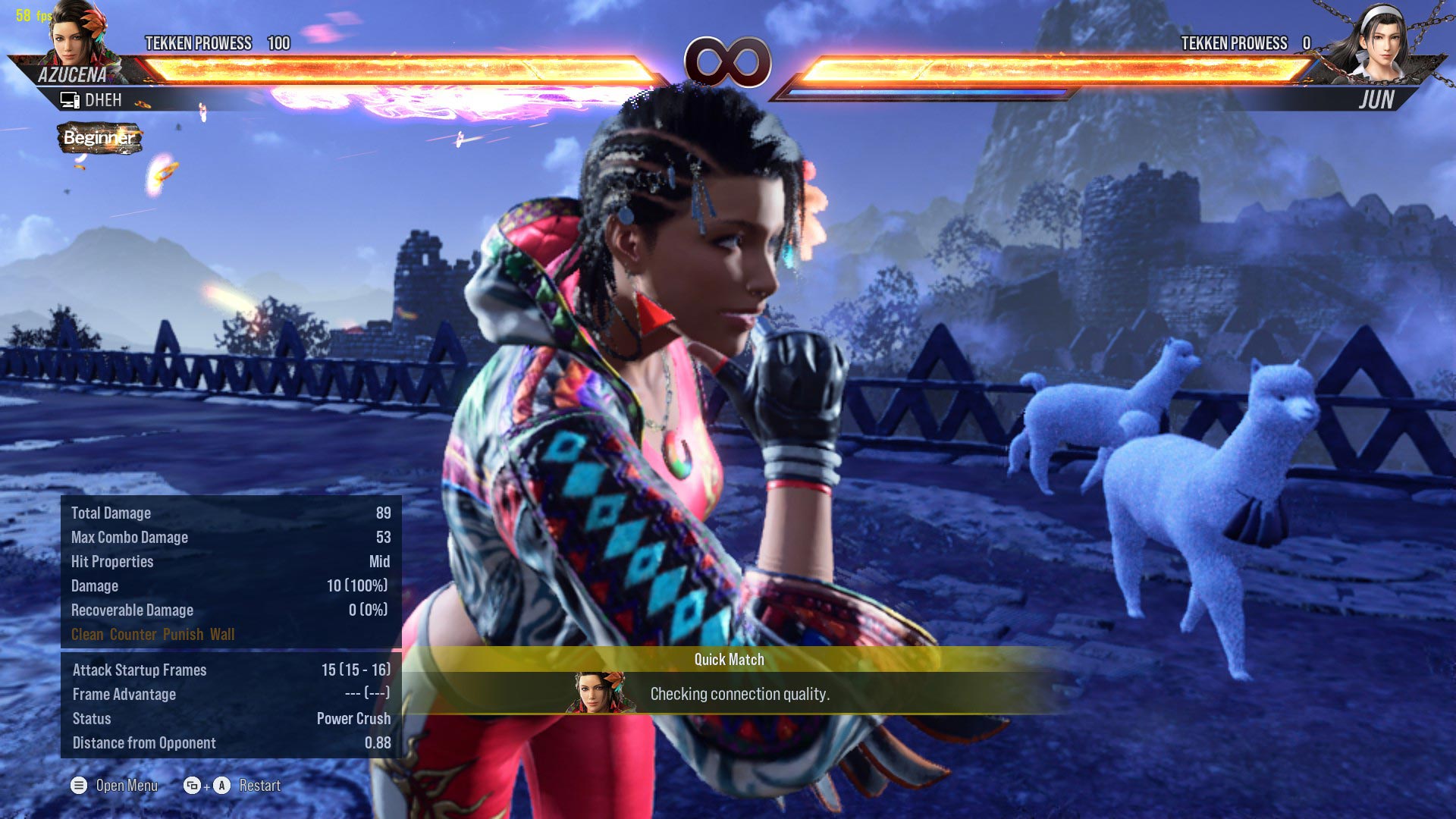
Task: Click the view-swap button icon beside Restart
Action: pos(190,786)
